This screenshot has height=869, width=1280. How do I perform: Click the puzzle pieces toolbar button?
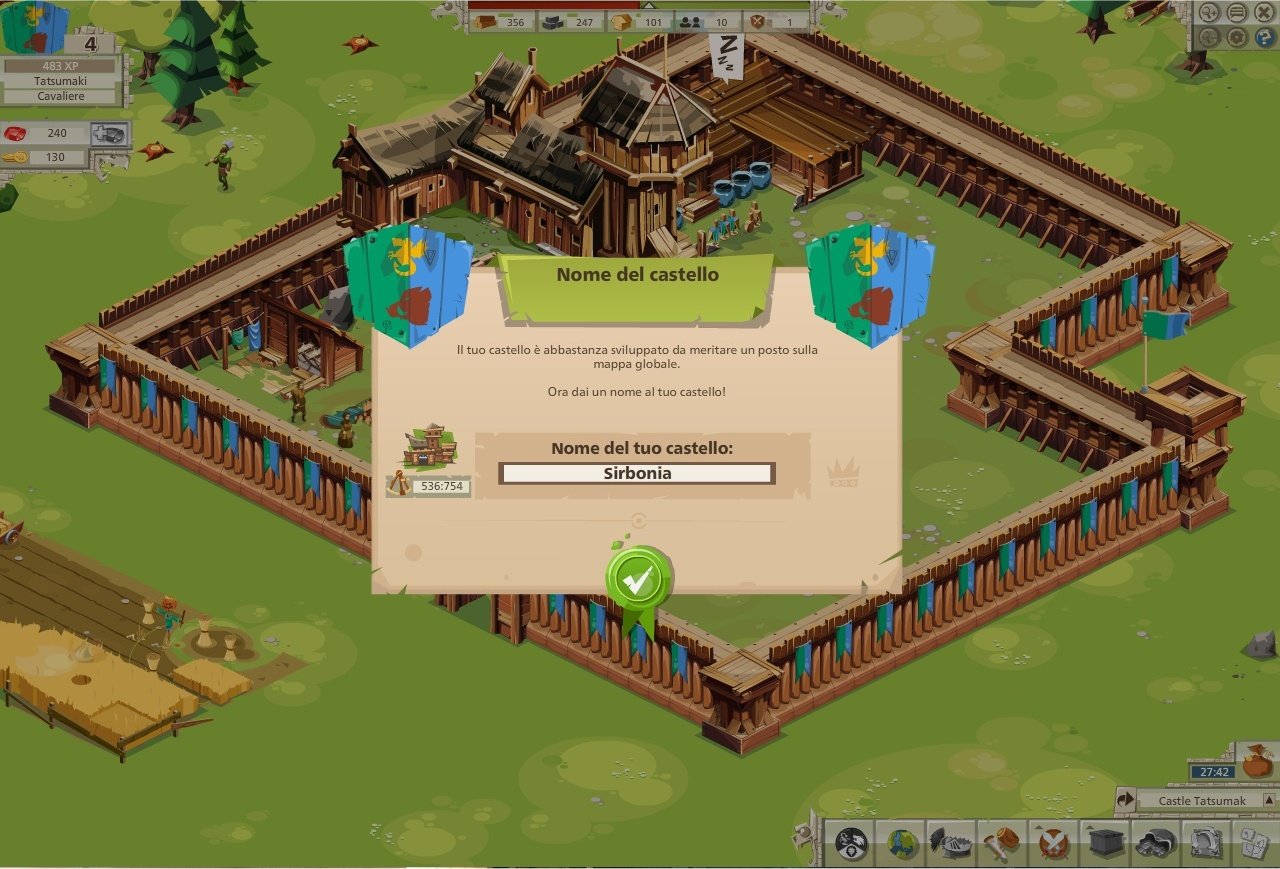coord(1254,843)
